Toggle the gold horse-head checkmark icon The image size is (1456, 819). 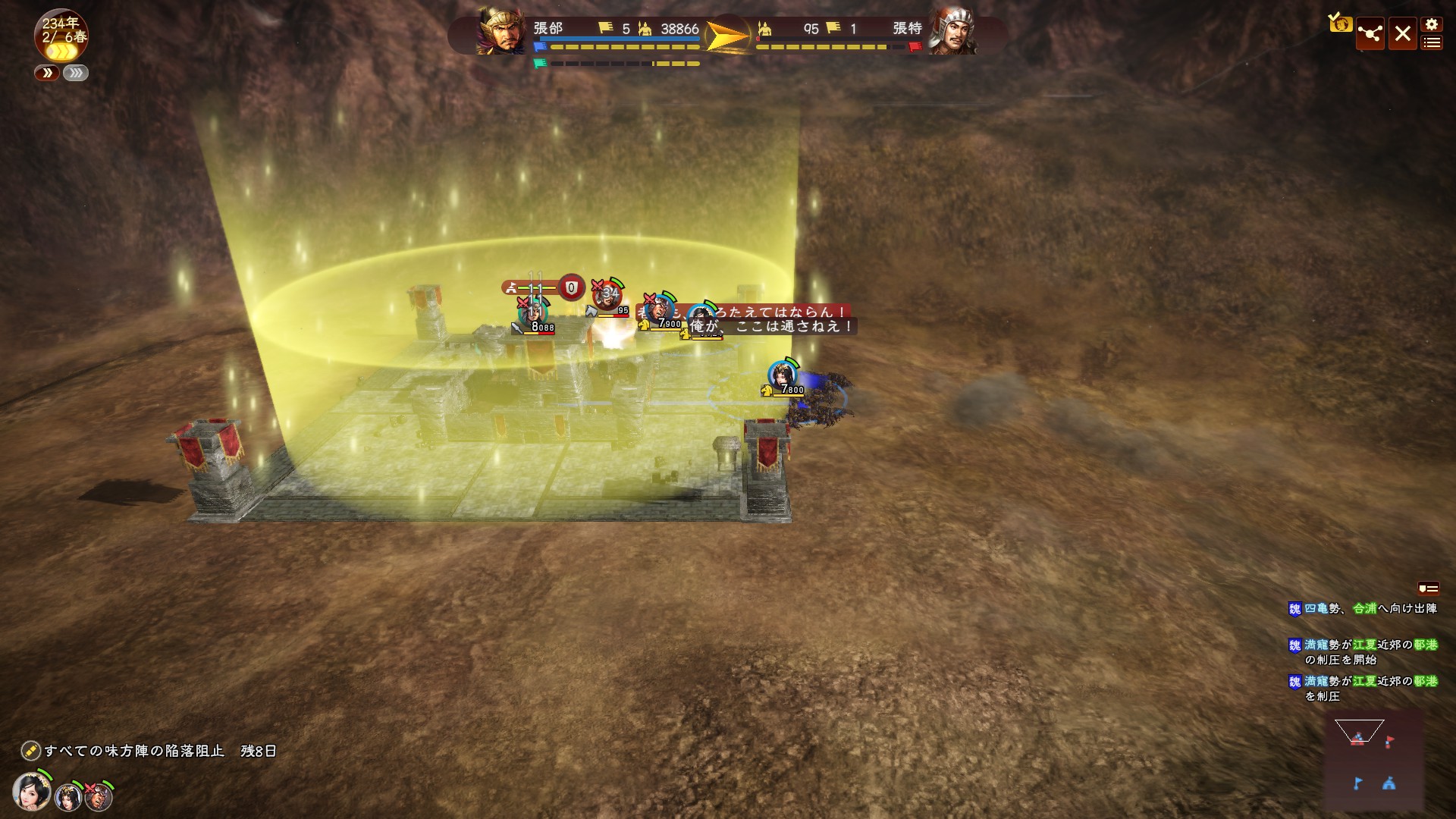(1340, 24)
